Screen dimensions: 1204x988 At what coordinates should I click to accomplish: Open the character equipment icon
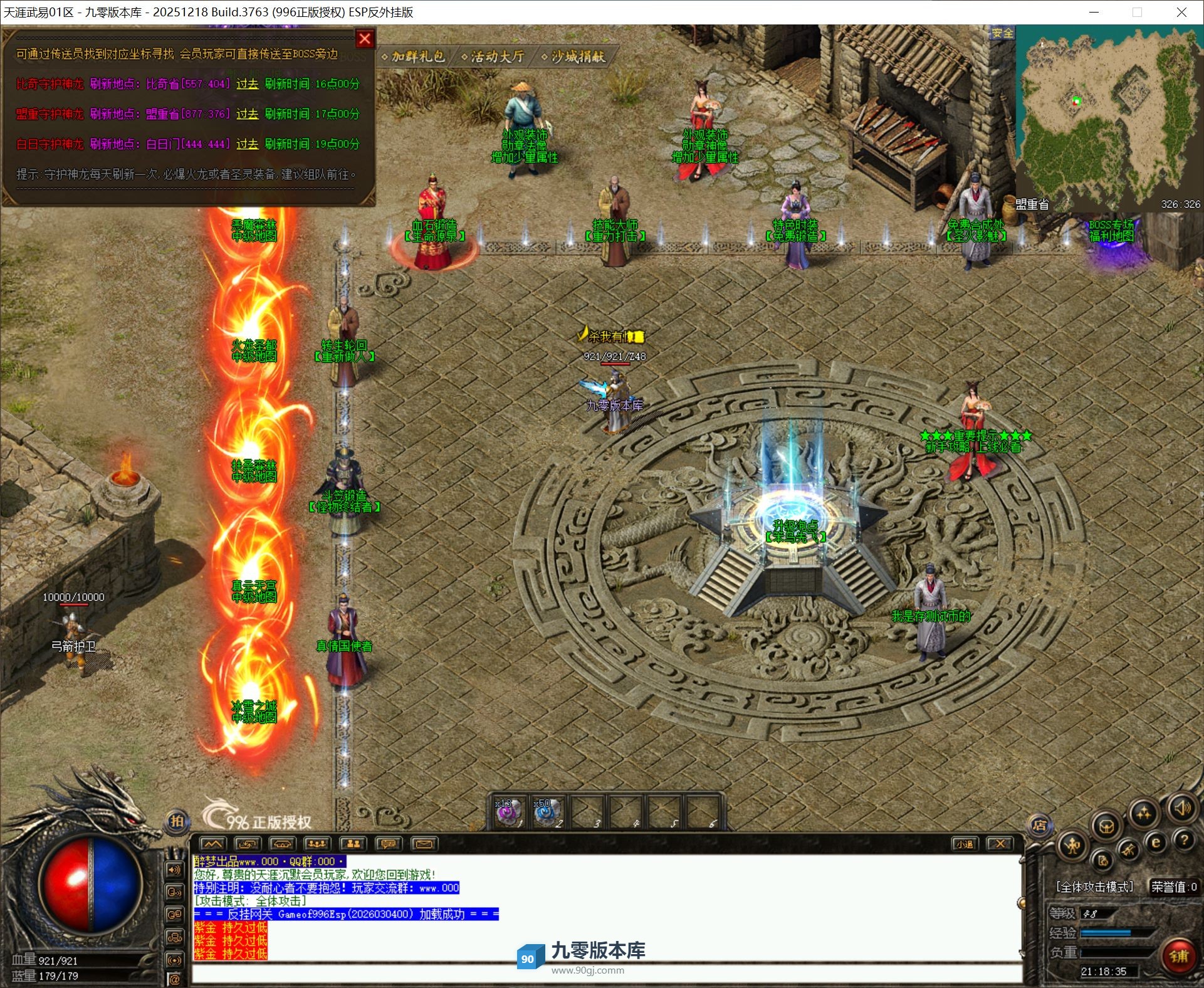coord(1073,846)
